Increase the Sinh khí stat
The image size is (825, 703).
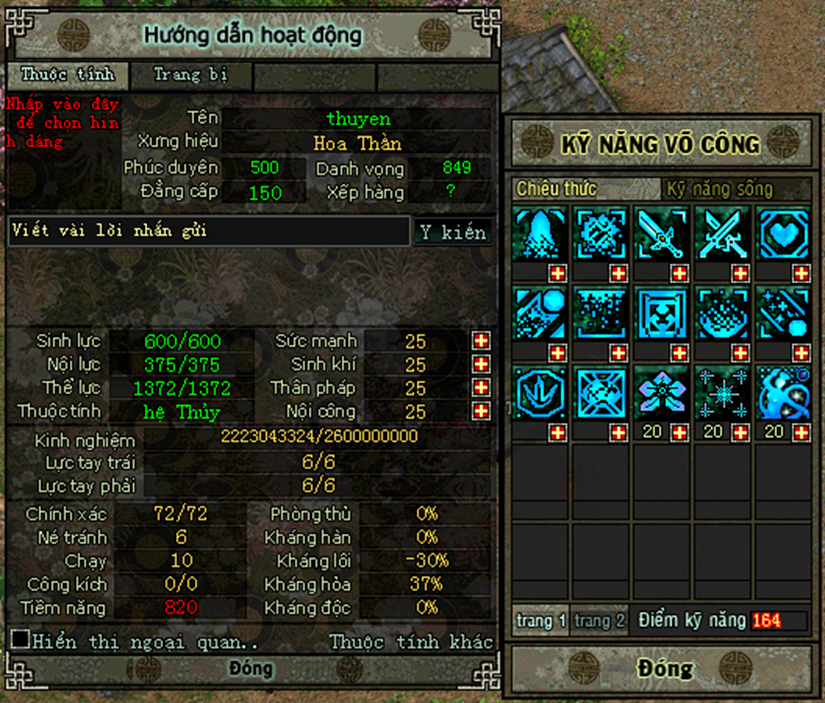click(x=482, y=365)
